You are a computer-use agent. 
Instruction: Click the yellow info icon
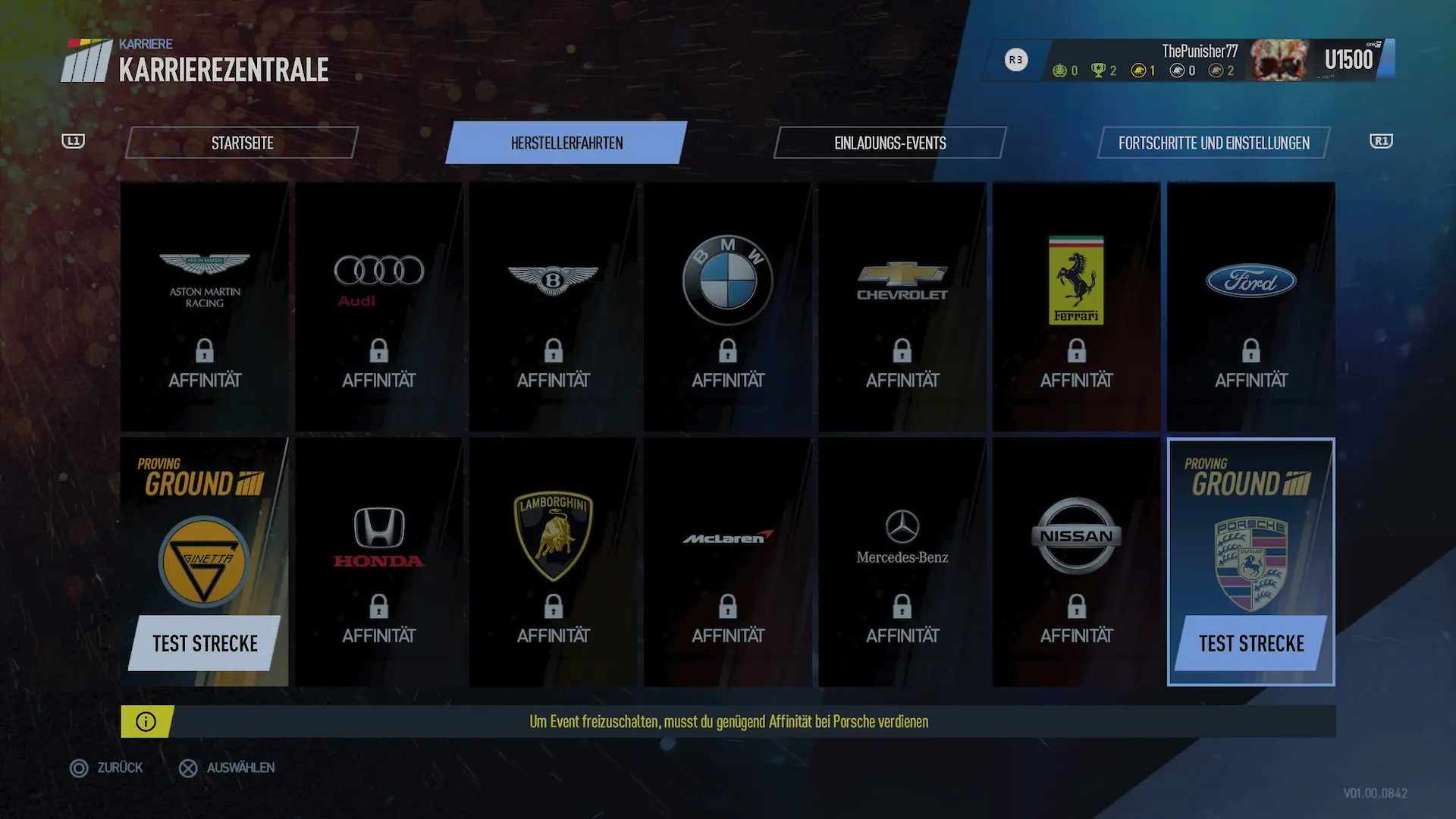click(146, 722)
